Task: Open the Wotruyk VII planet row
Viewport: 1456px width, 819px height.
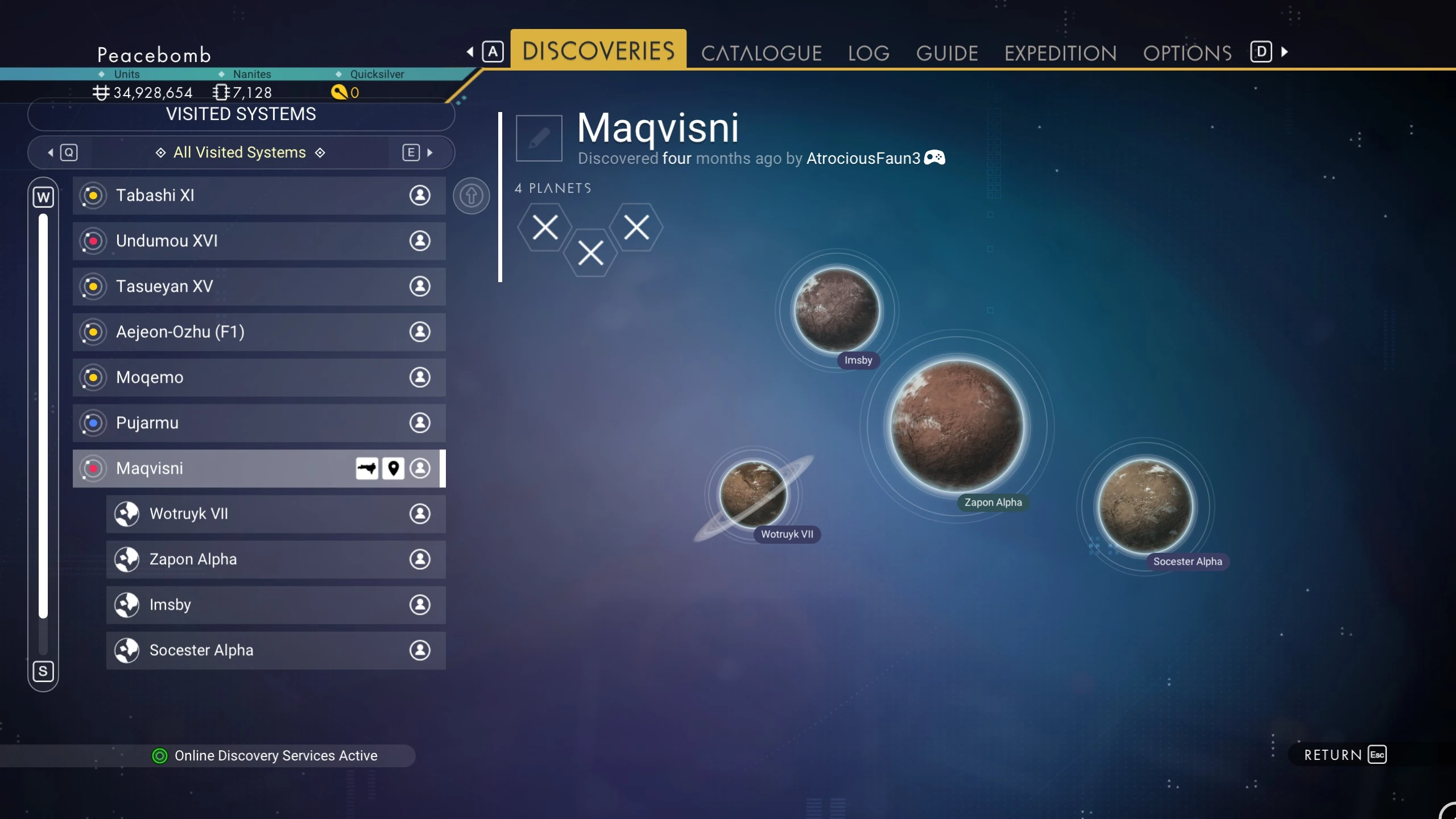Action: 276,514
